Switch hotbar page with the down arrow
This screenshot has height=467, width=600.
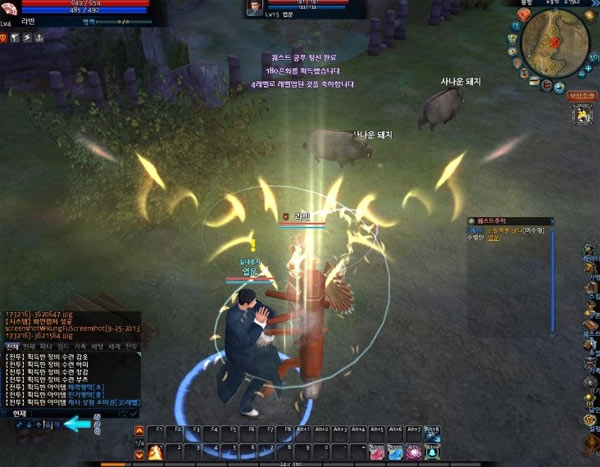140,455
